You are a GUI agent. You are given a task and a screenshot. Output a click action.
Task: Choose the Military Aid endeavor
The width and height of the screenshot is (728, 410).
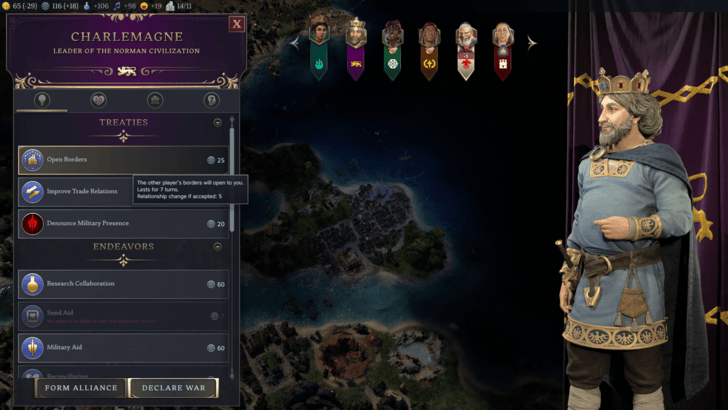tap(122, 348)
